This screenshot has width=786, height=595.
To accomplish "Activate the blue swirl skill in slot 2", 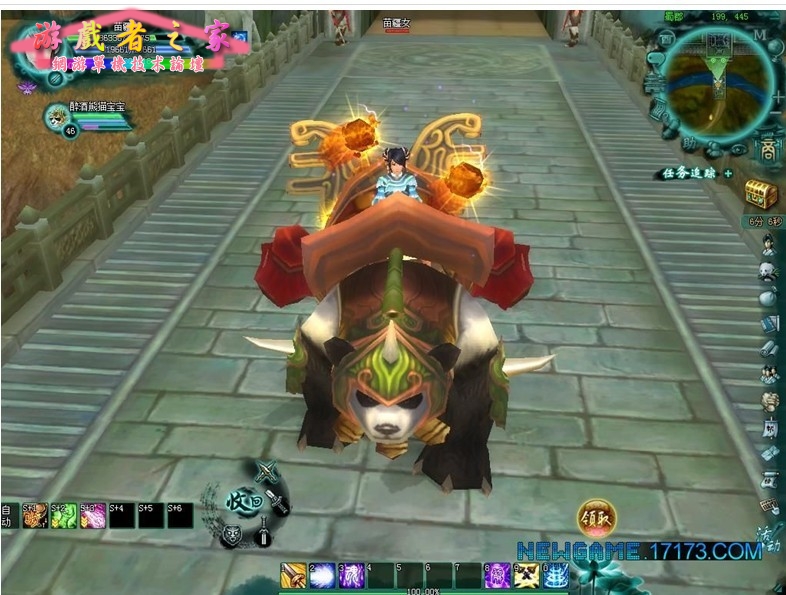I will 322,575.
